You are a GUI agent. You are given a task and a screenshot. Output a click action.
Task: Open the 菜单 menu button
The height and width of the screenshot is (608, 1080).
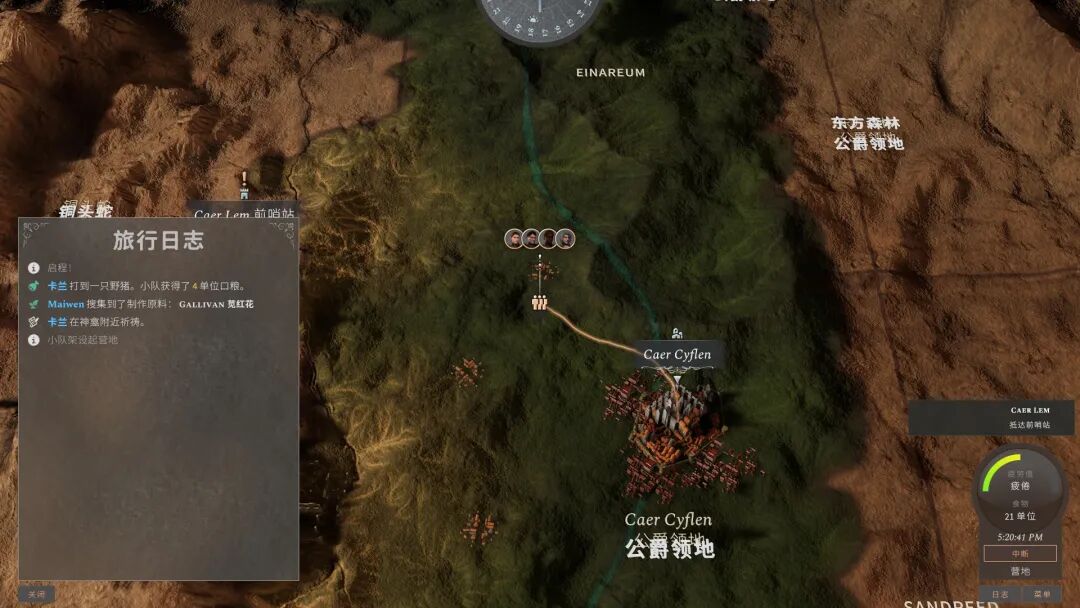pos(1041,594)
